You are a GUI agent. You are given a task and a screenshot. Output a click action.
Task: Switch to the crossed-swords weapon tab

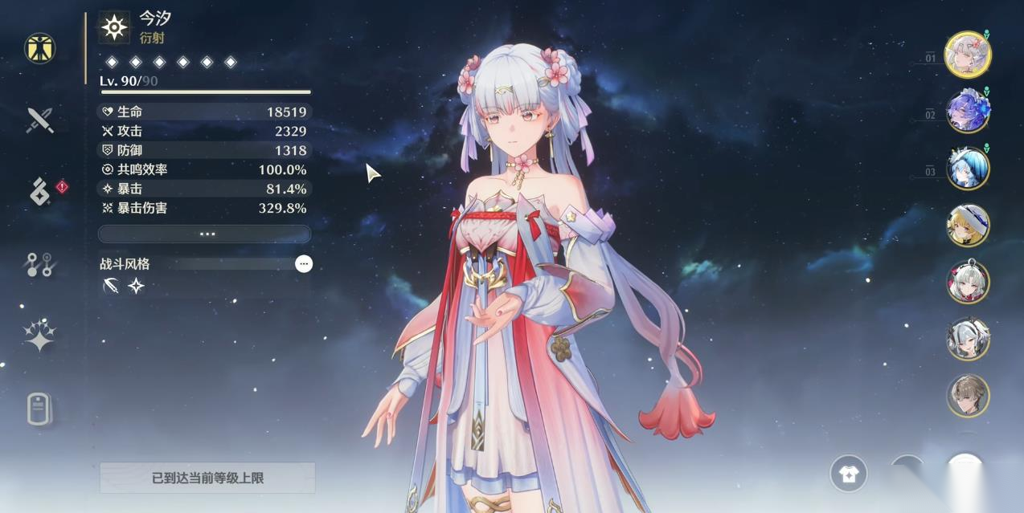click(40, 120)
